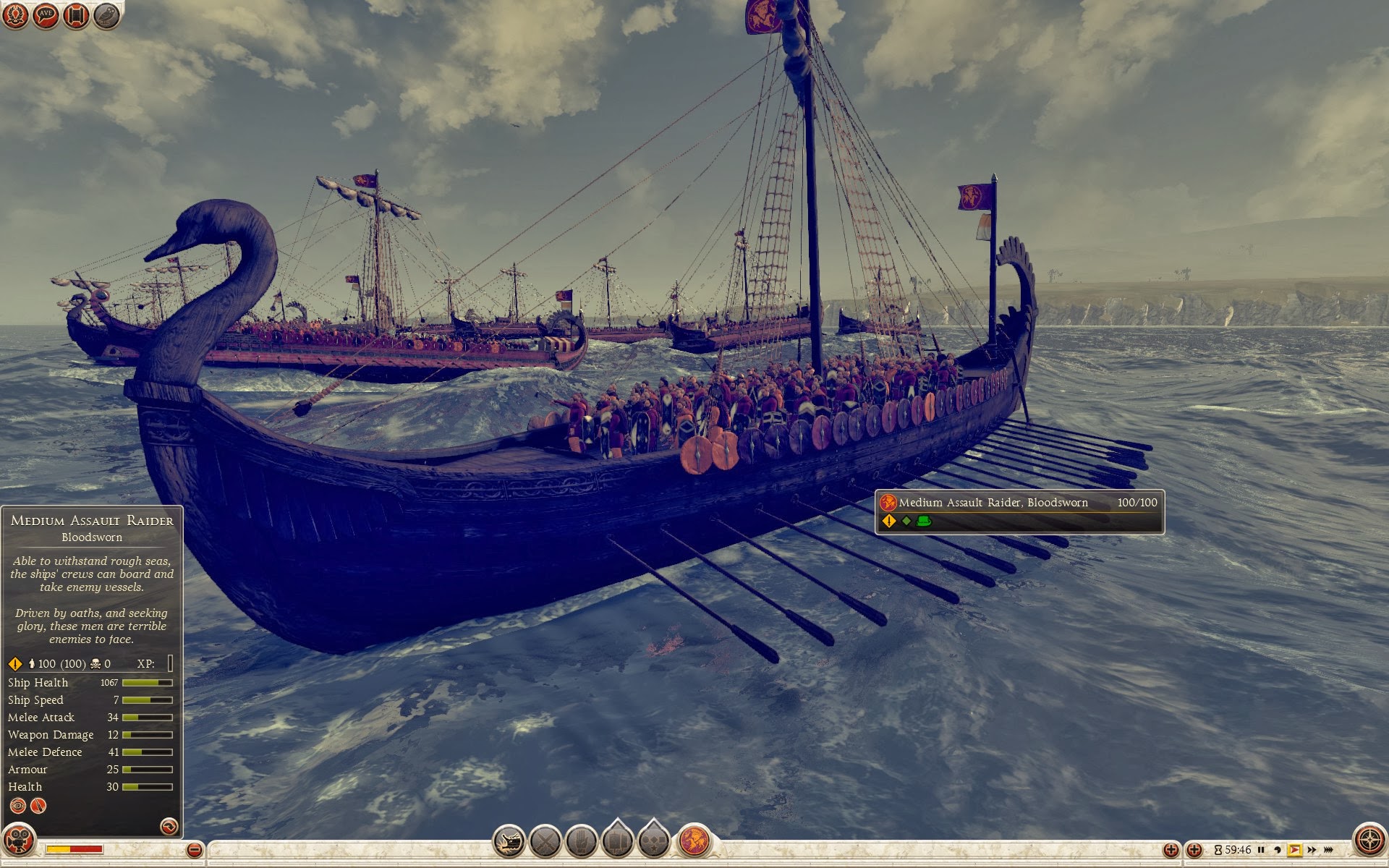Switch to slow motion speed
Image resolution: width=1389 pixels, height=868 pixels.
click(1278, 850)
